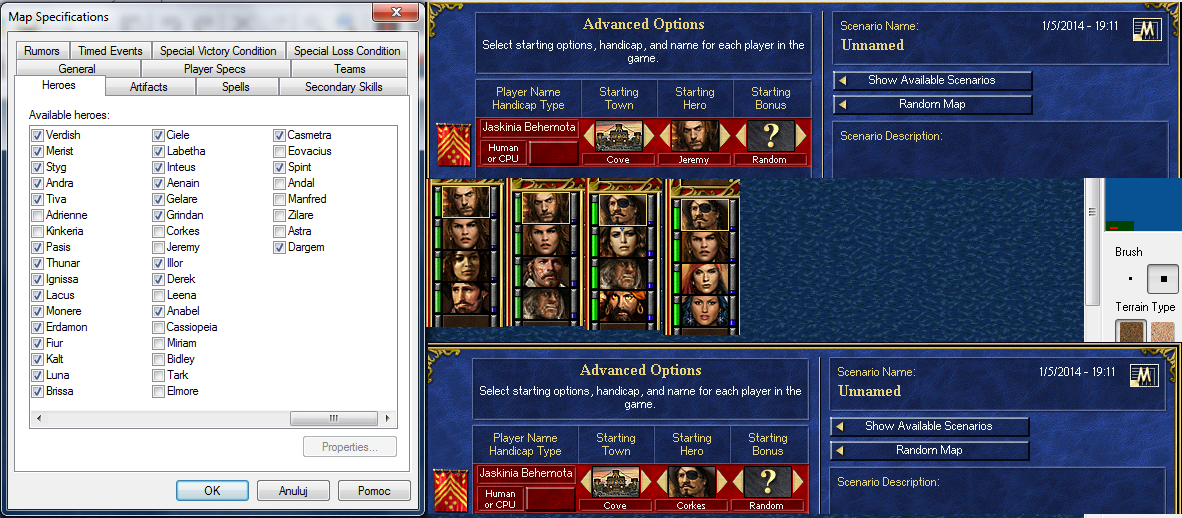Check the hero Eovacius

(280, 151)
